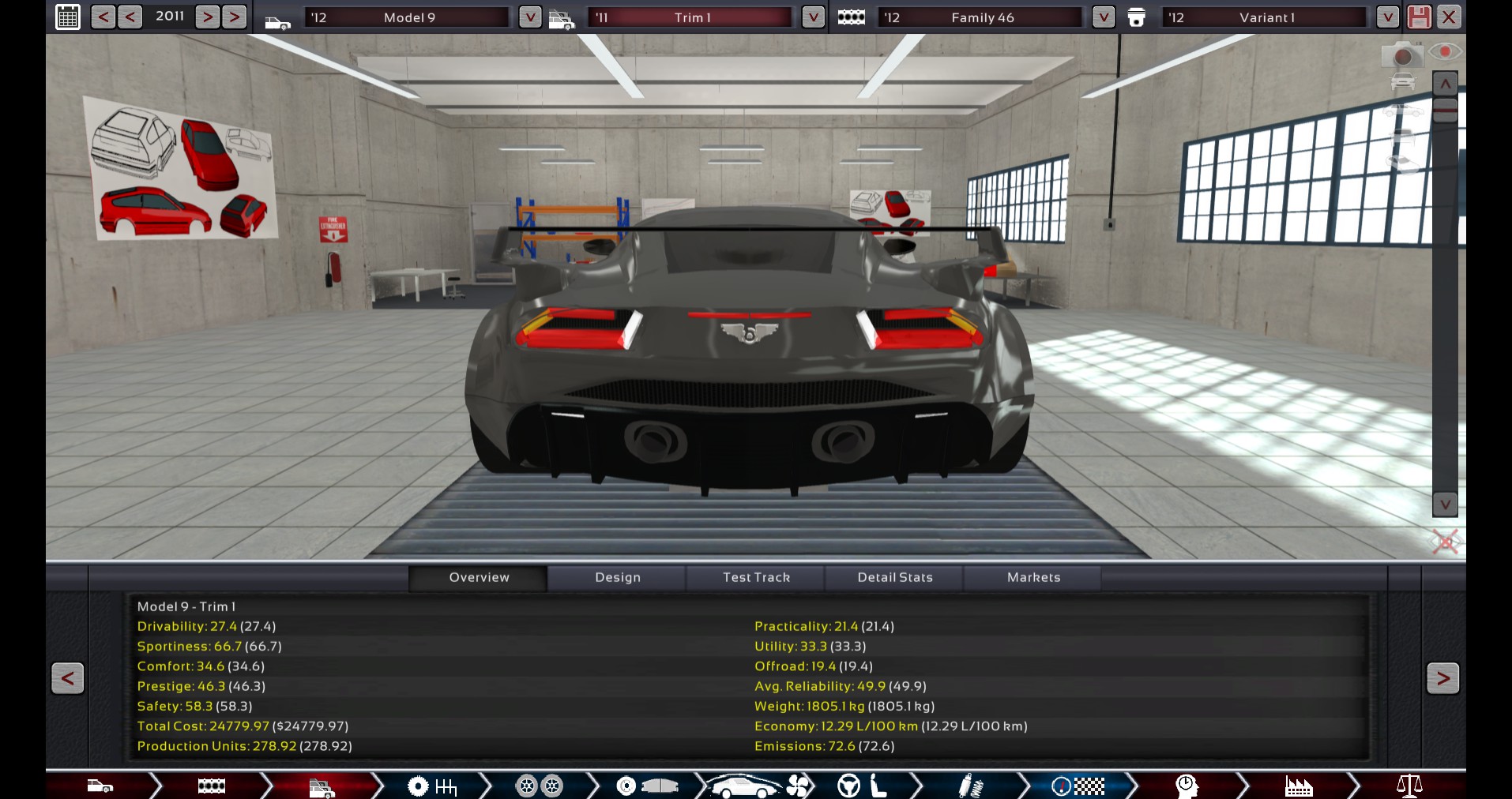
Task: Switch to side view car silhouette
Action: (1403, 111)
